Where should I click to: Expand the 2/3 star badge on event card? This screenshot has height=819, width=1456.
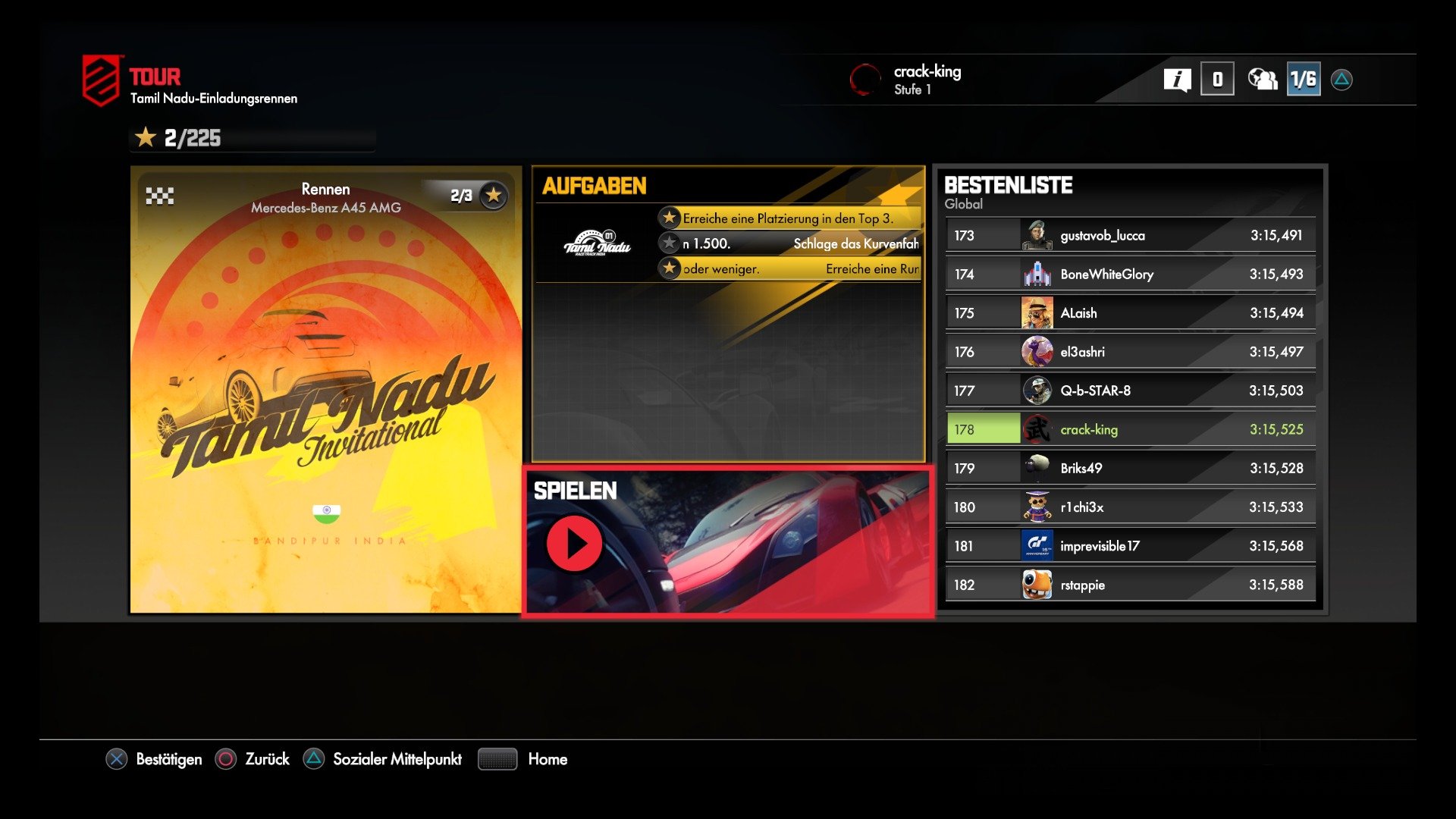coord(476,195)
